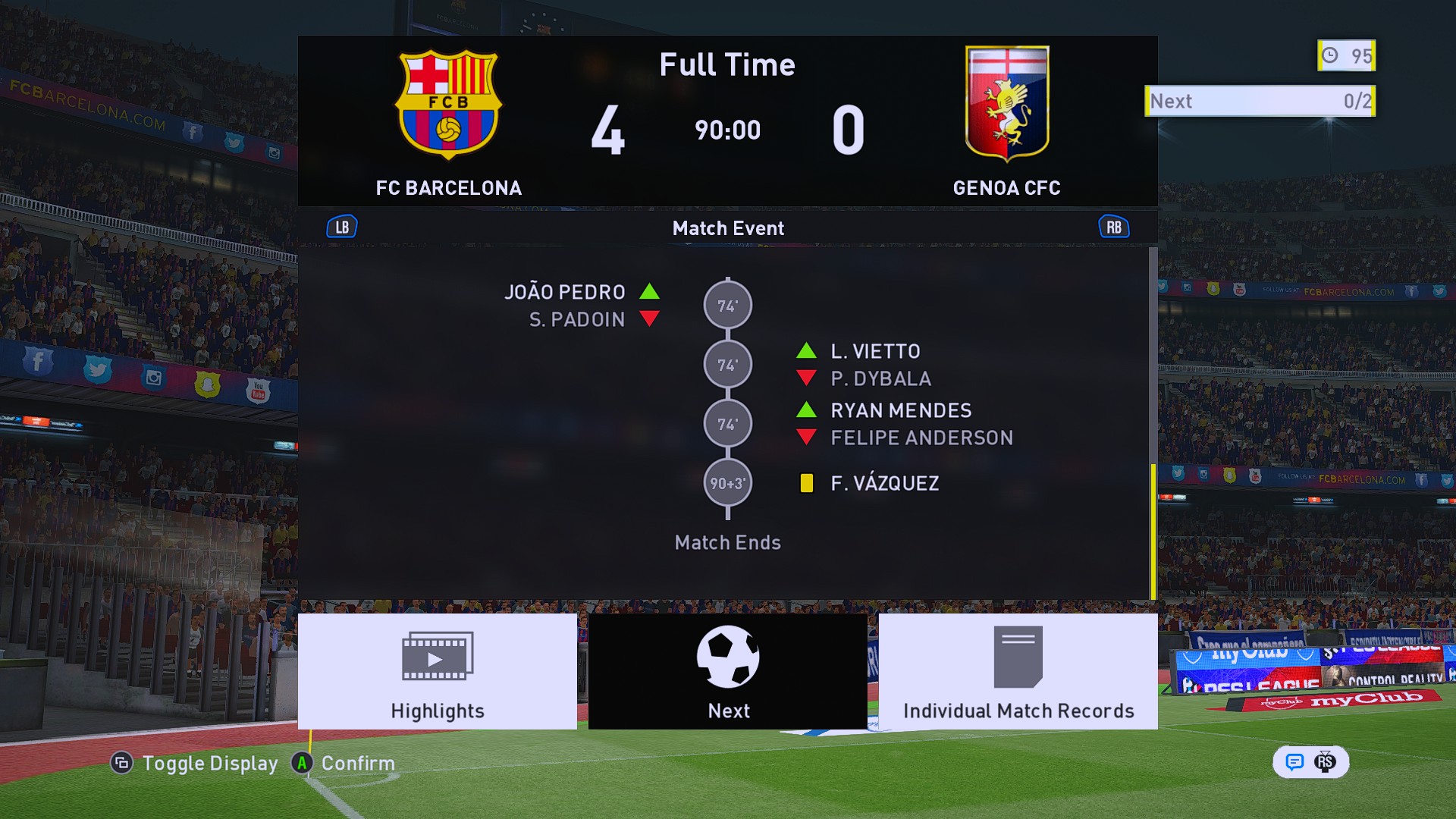Click the Match Event scrollbar
The image size is (1456, 819).
(1153, 531)
